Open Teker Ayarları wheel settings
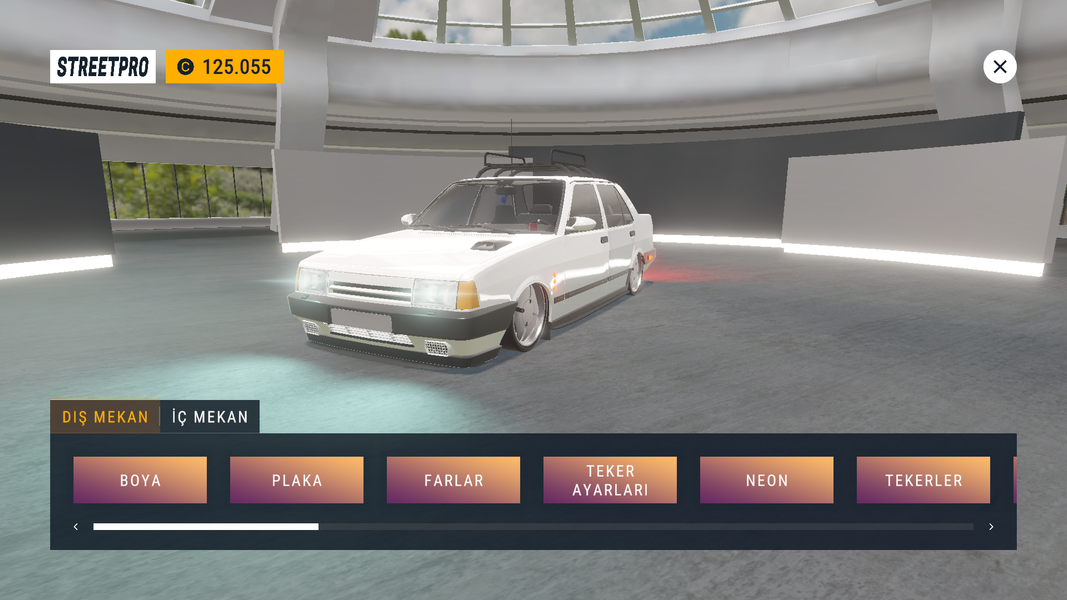Viewport: 1067px width, 600px height. pyautogui.click(x=610, y=480)
